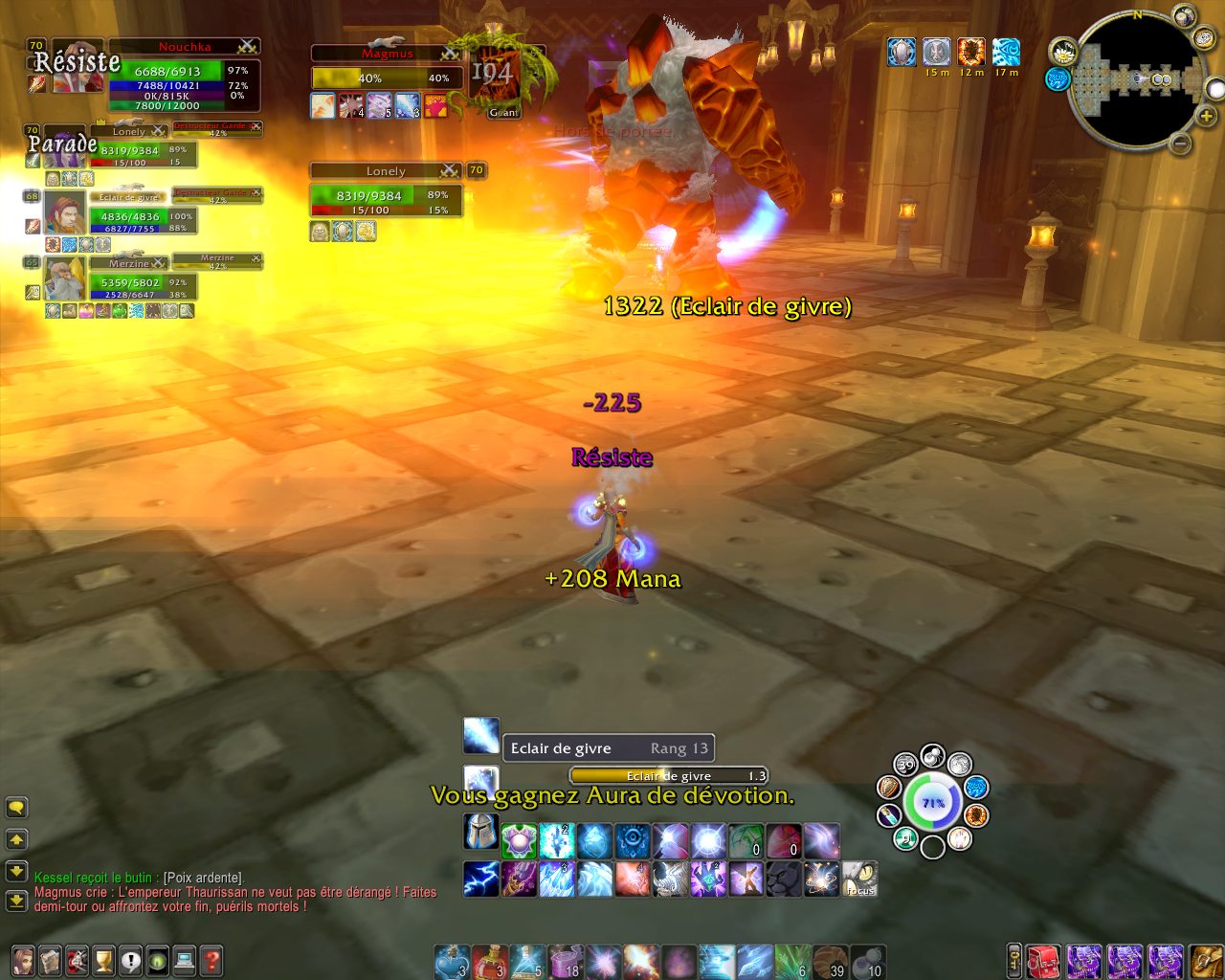Eat the croissant food stack of 39
1225x980 pixels.
point(829,961)
